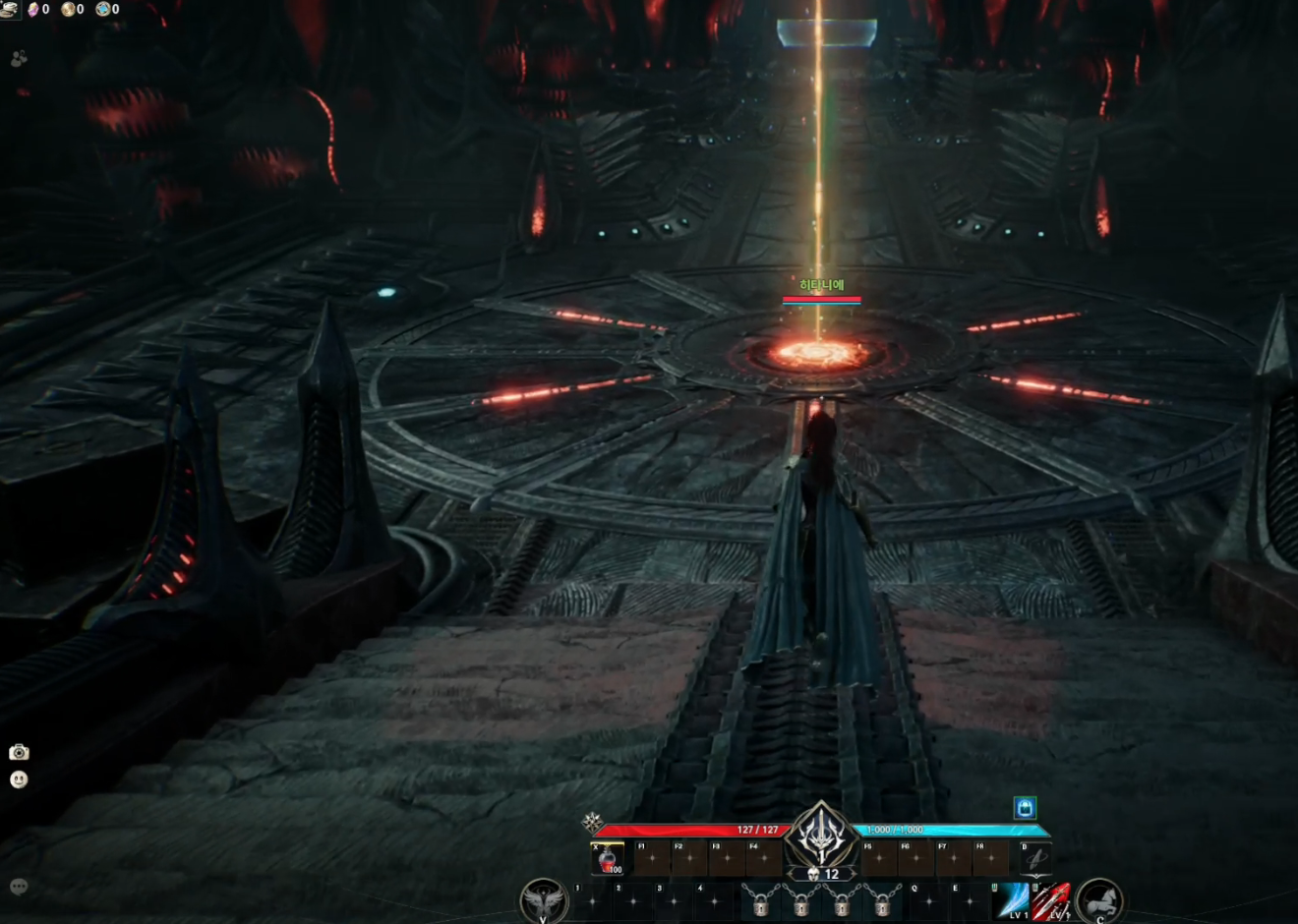This screenshot has height=924, width=1298.
Task: Use the red health potion slot
Action: pyautogui.click(x=608, y=860)
